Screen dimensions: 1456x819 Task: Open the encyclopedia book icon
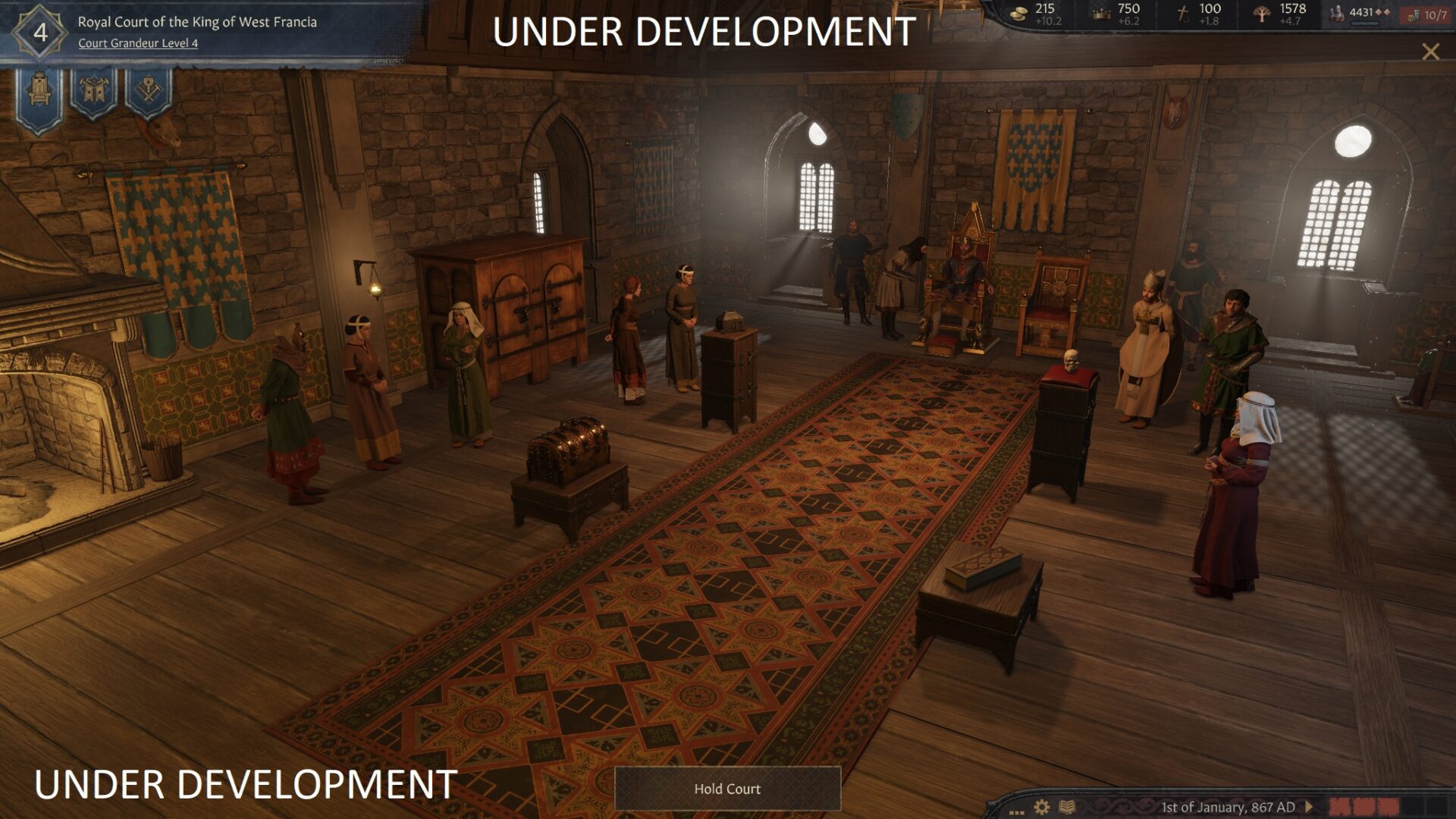(1067, 807)
